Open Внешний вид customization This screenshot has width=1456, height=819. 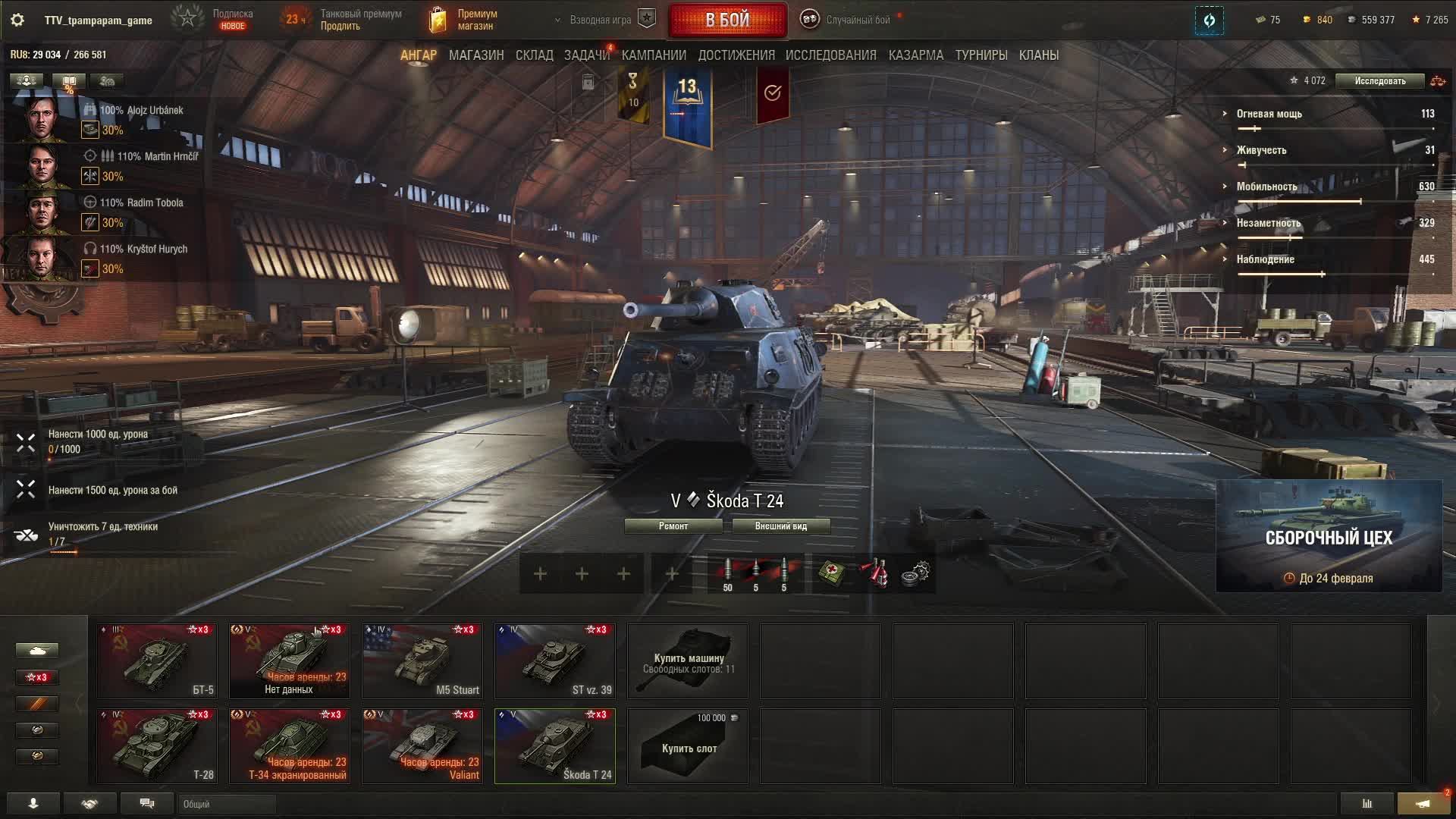pyautogui.click(x=780, y=526)
